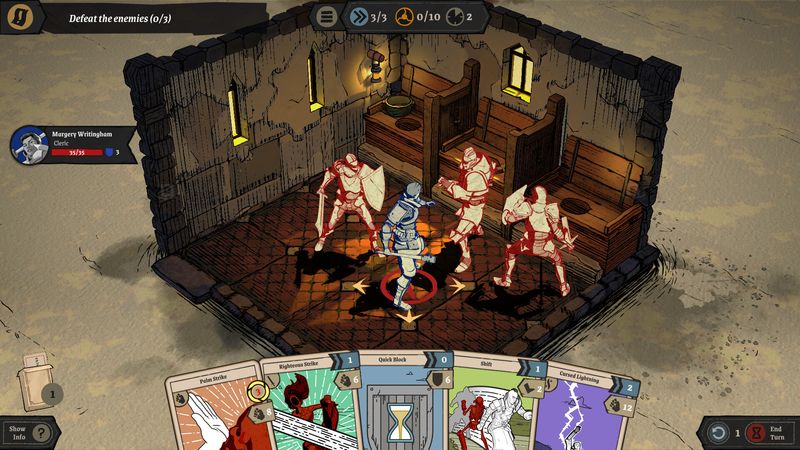The height and width of the screenshot is (450, 800).
Task: Show info with the question mark button
Action: (40, 433)
